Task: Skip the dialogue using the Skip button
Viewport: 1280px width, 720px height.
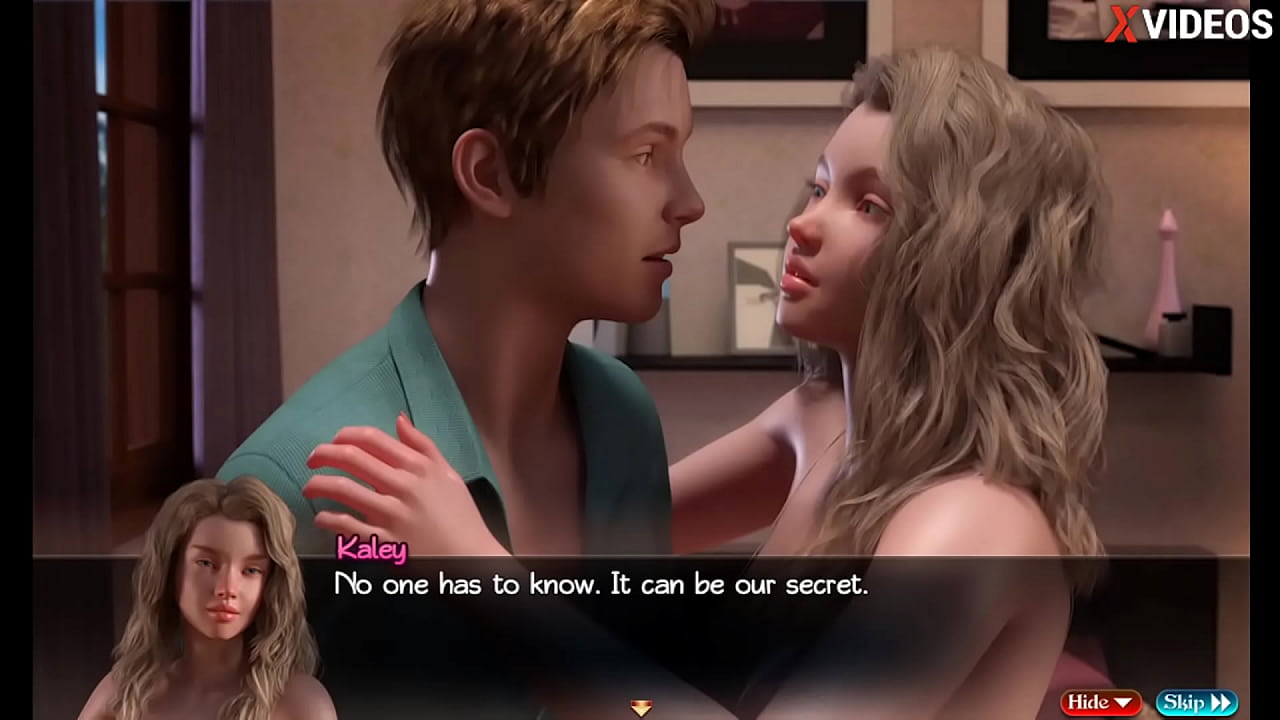Action: coord(1196,702)
